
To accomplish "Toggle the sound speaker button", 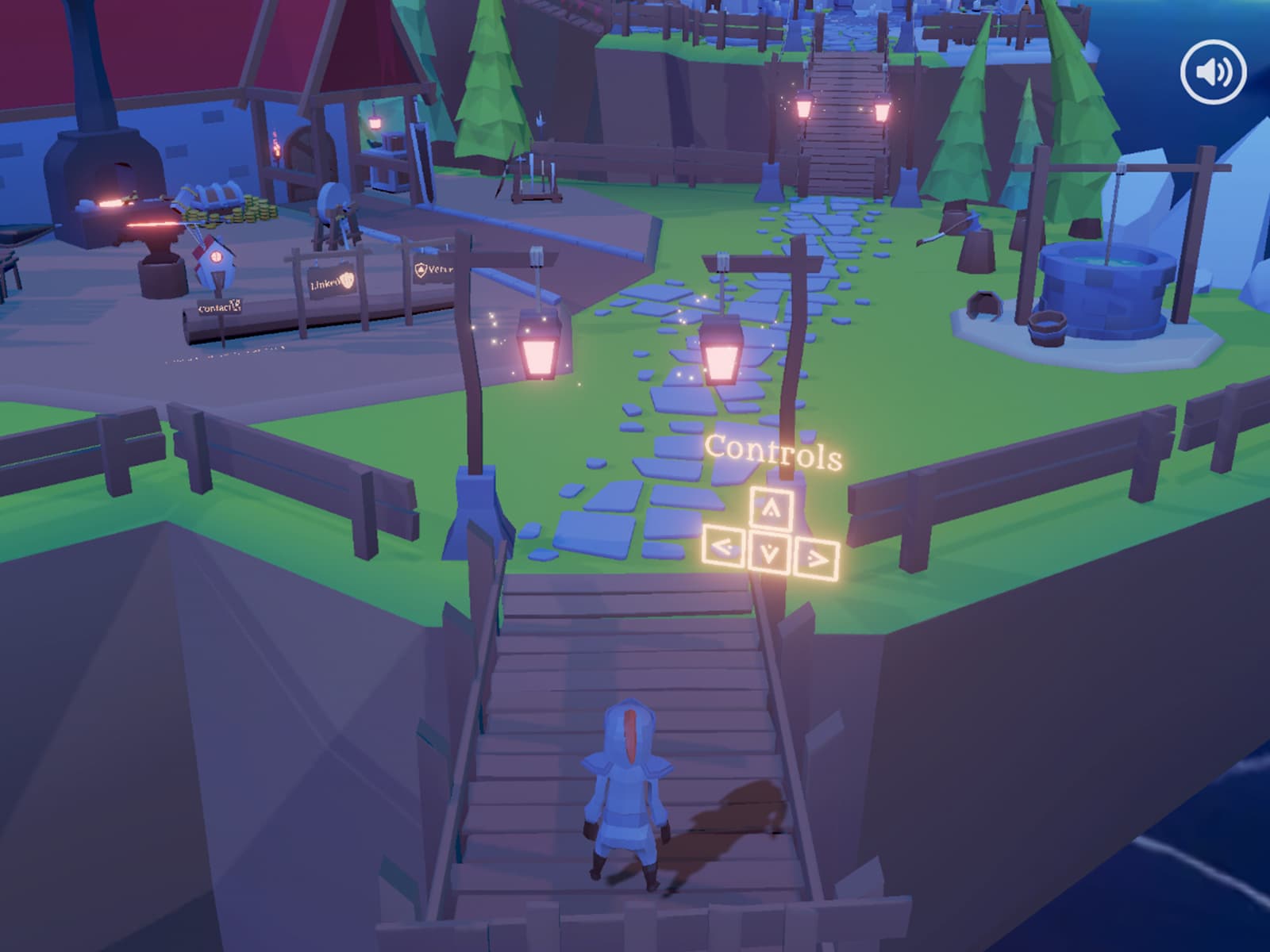I will (1213, 72).
